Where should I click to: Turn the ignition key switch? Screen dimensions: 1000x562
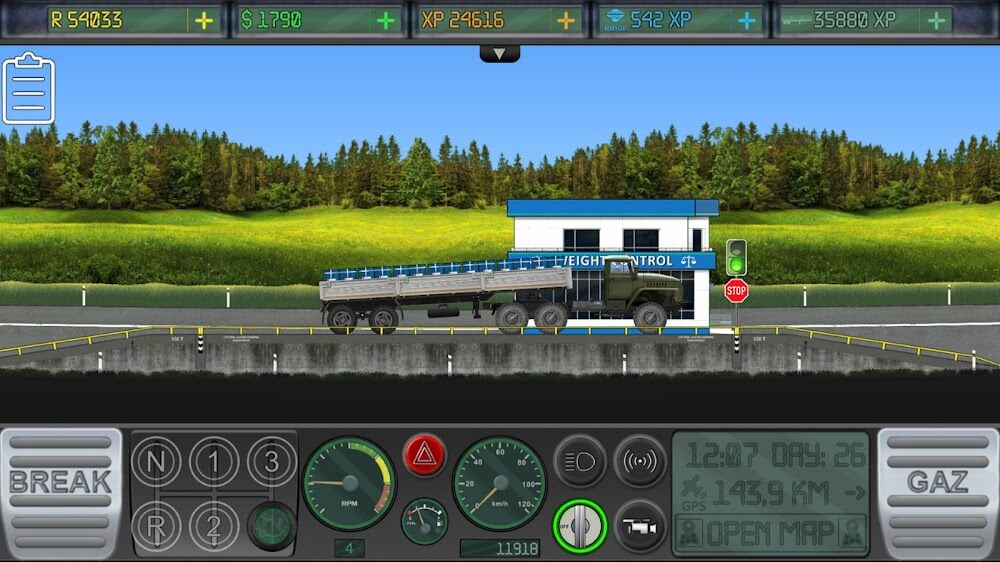580,525
